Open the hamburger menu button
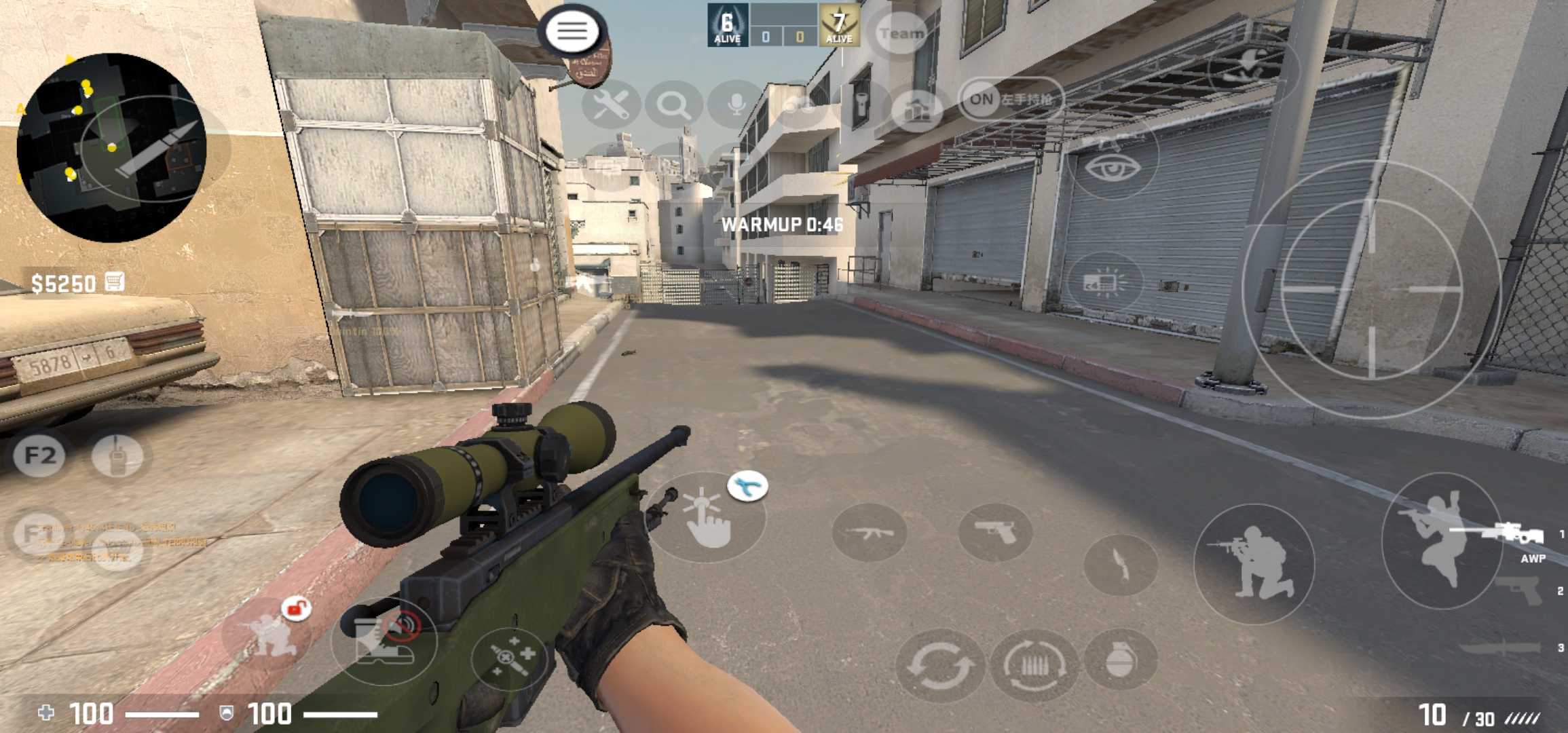Viewport: 1568px width, 733px height. pos(572,31)
